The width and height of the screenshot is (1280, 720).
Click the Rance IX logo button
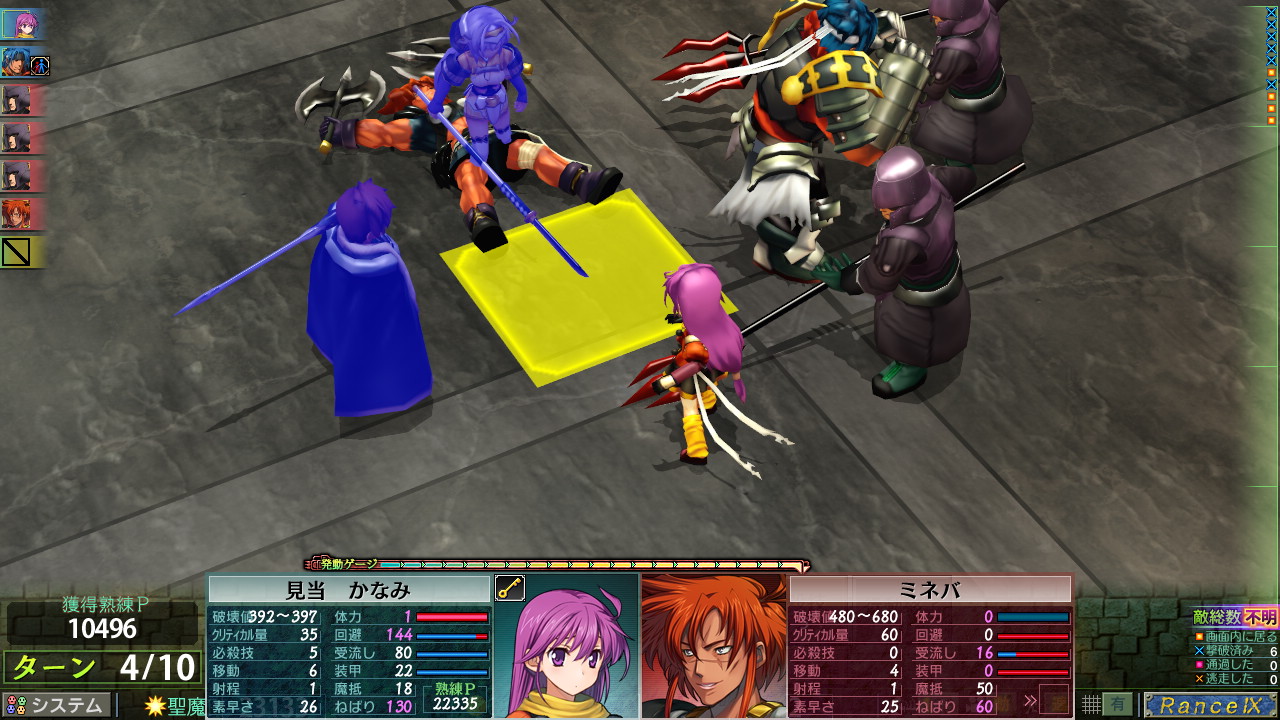point(1210,705)
